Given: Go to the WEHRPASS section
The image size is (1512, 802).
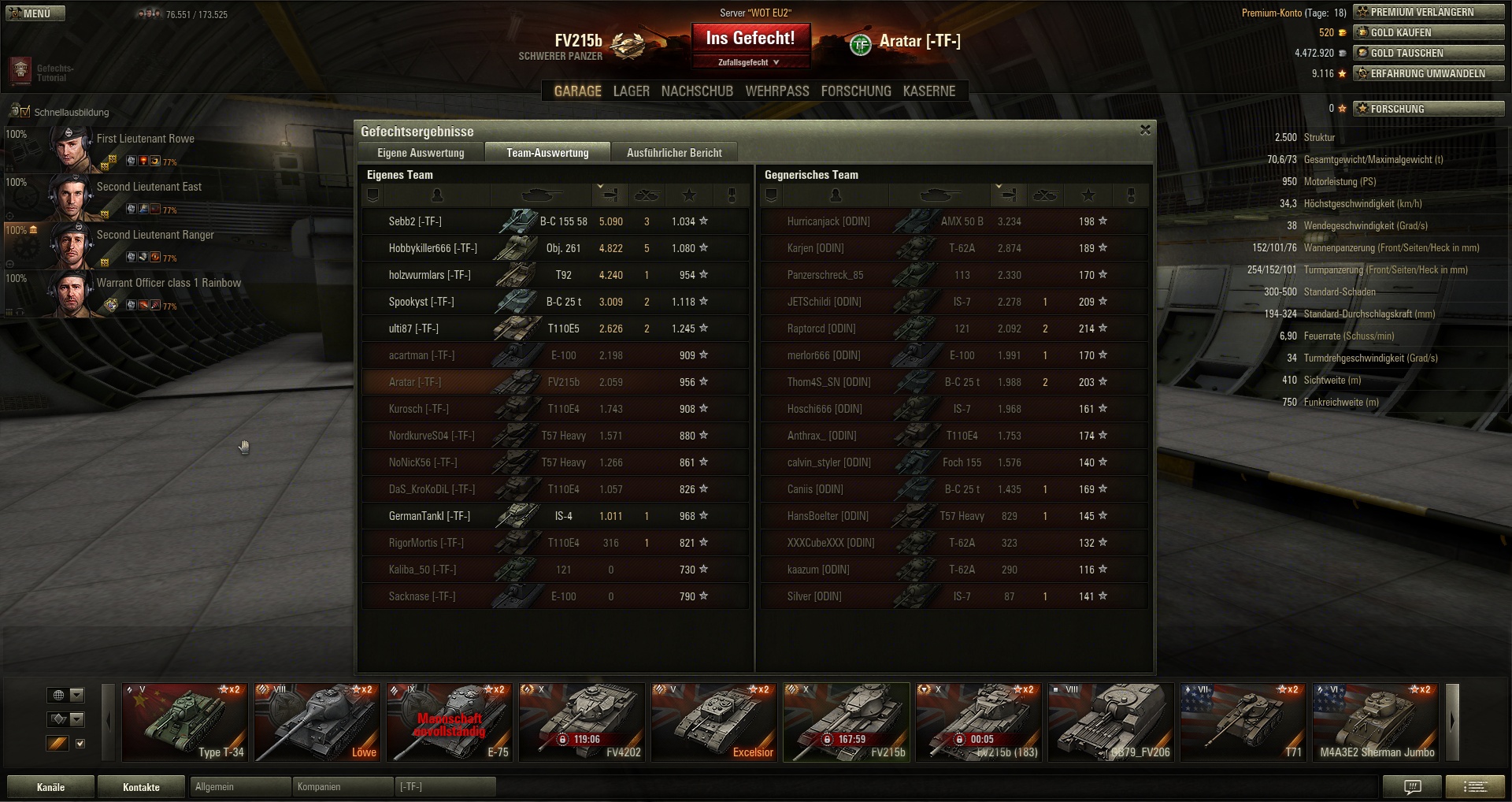Looking at the screenshot, I should (x=776, y=91).
